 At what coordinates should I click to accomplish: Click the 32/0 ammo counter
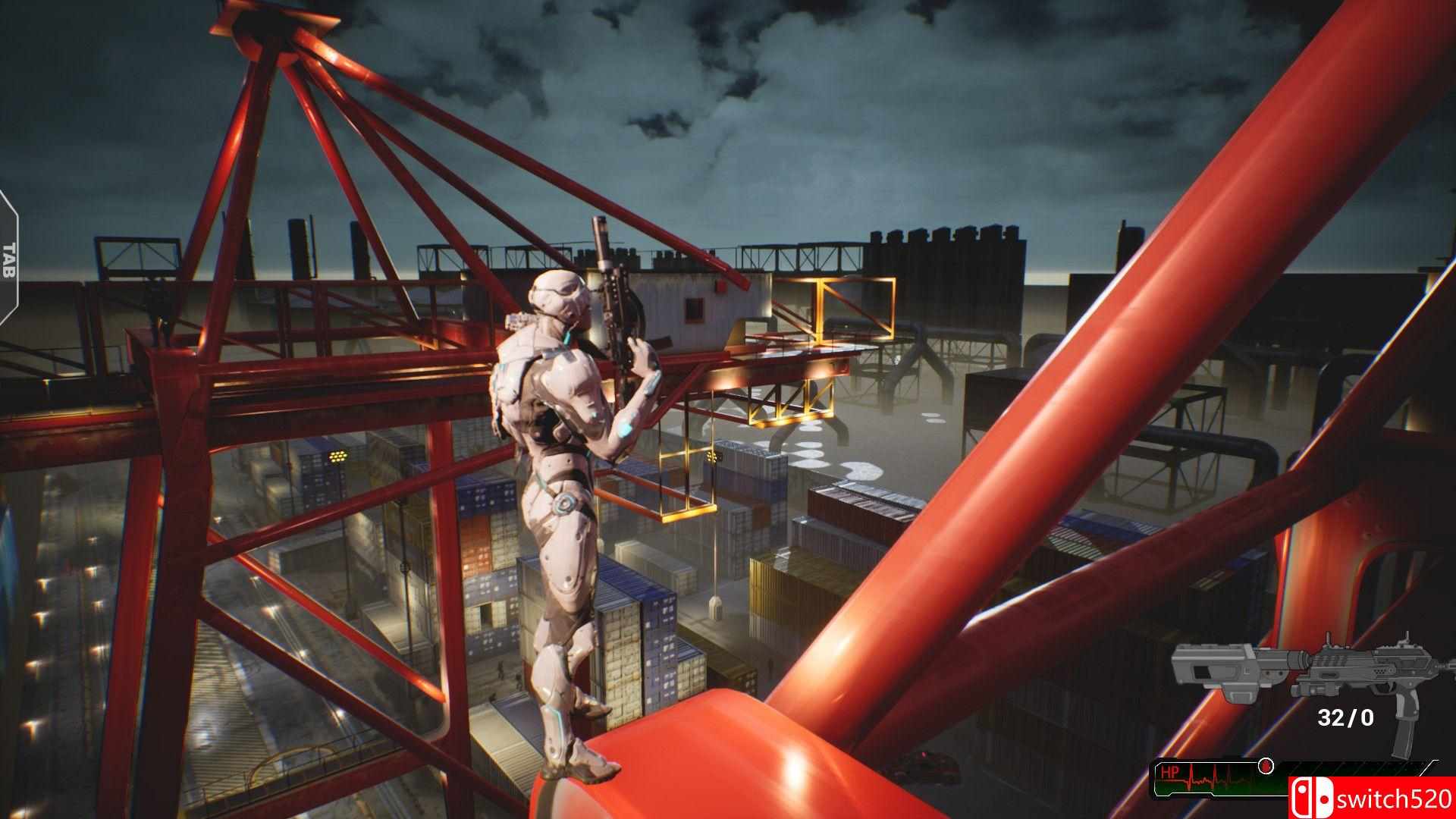1345,717
